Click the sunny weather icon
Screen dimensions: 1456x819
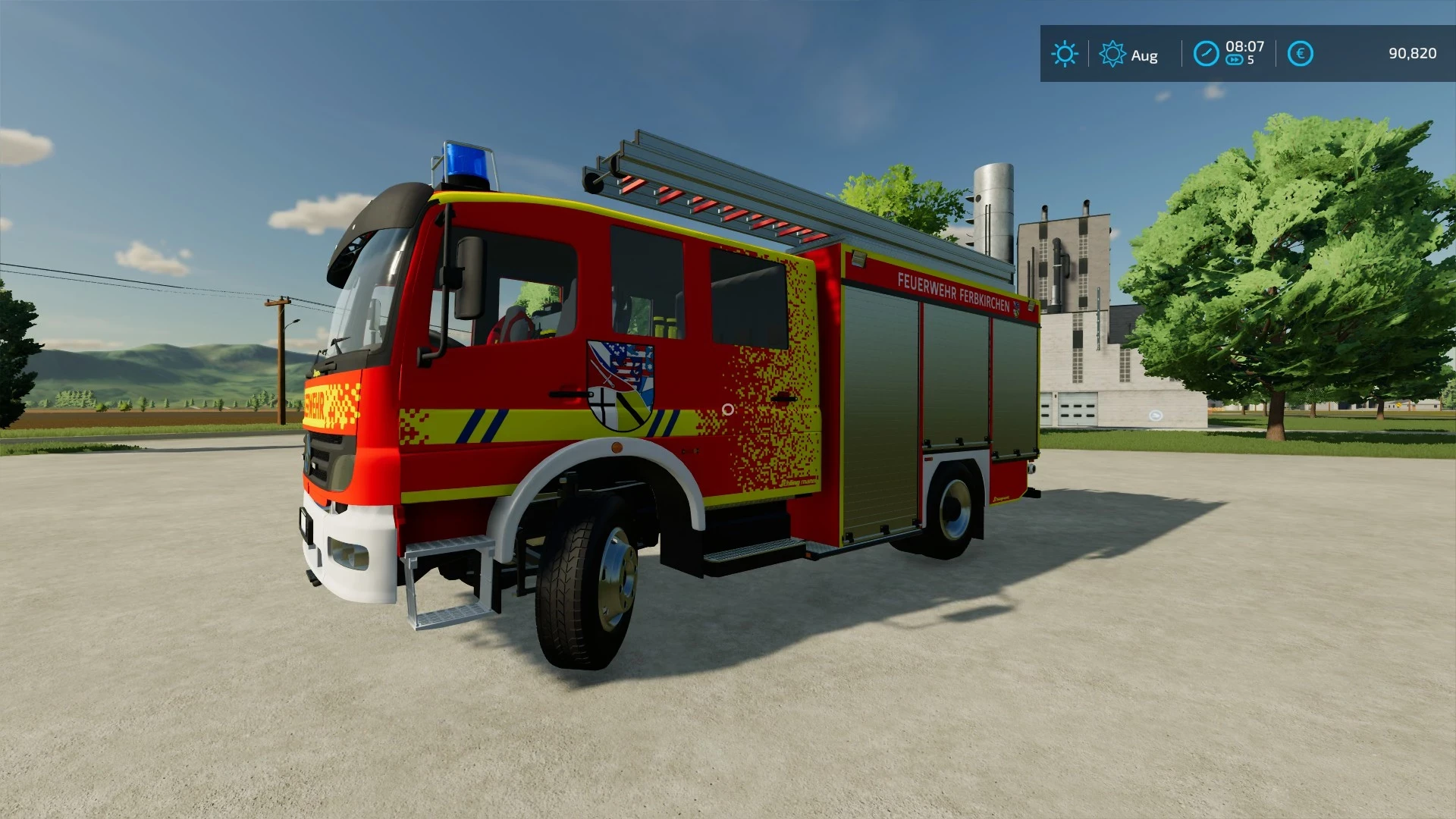click(1065, 54)
